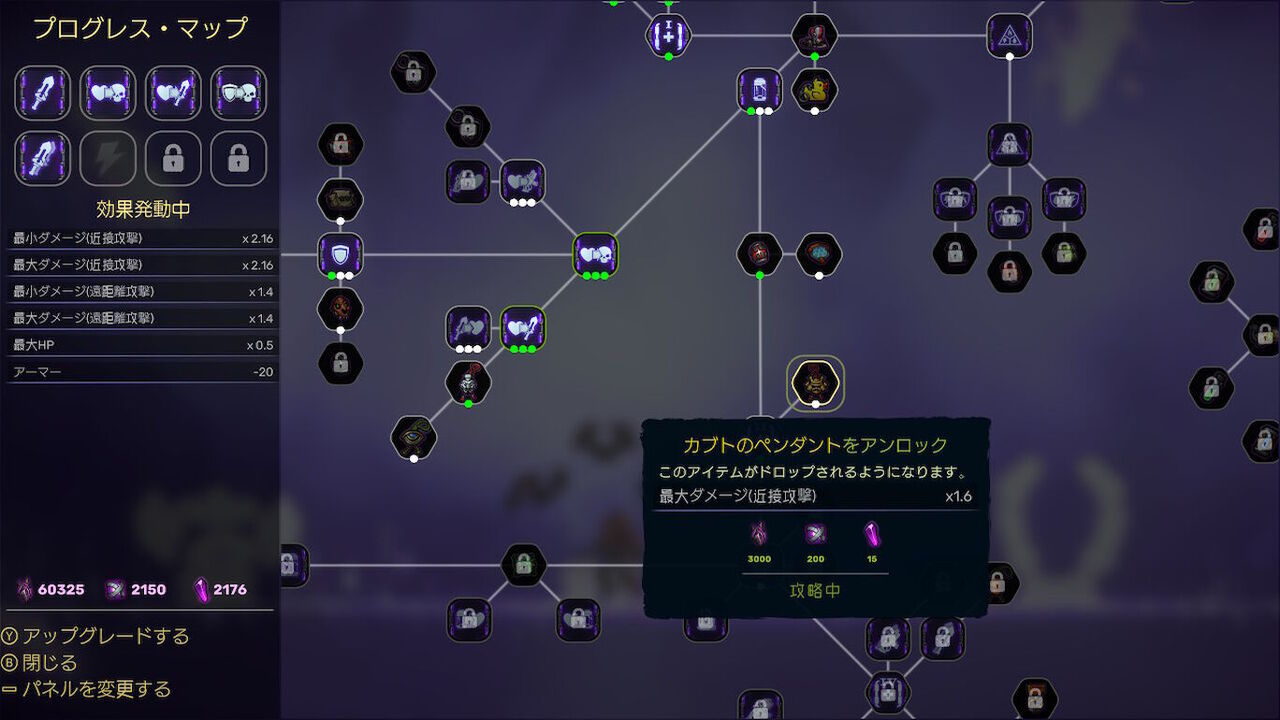Click the eye node below the tree
Viewport: 1280px width, 720px height.
(x=413, y=438)
